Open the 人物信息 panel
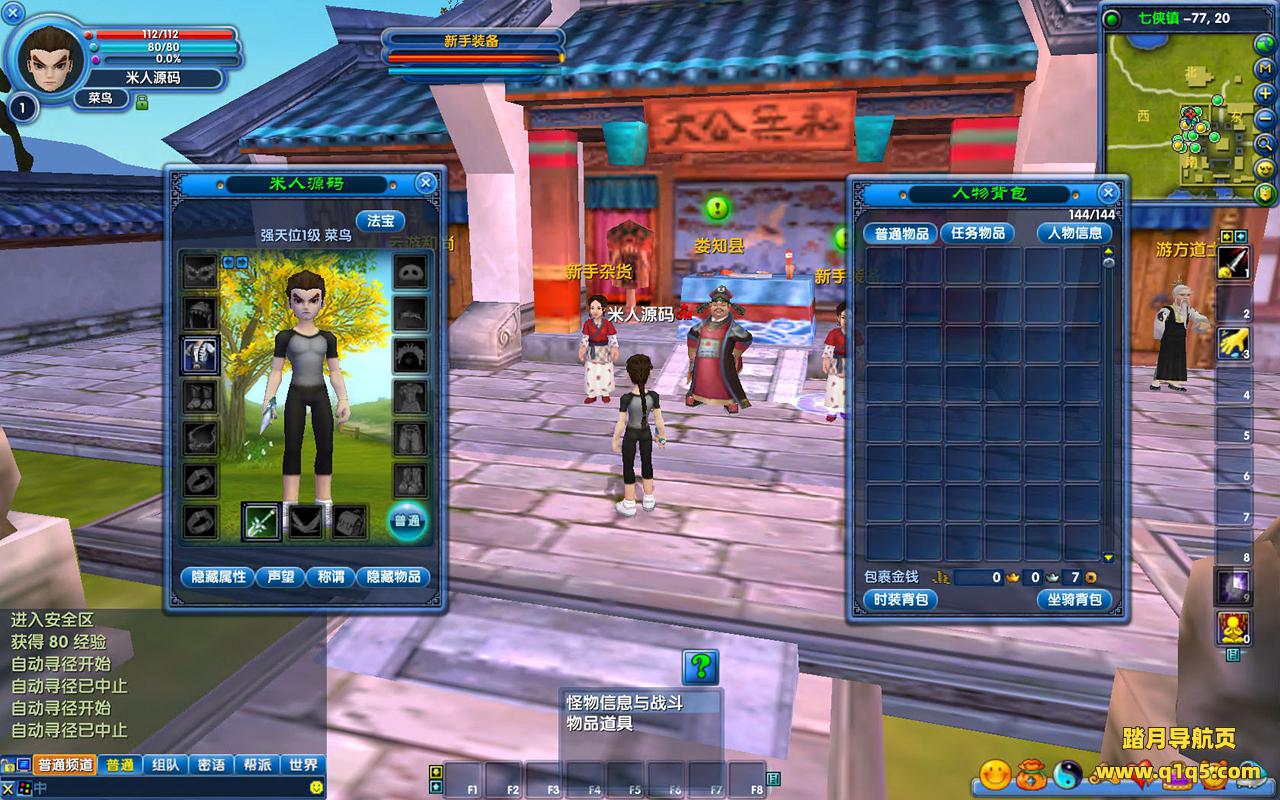The width and height of the screenshot is (1280, 800). coord(1074,233)
